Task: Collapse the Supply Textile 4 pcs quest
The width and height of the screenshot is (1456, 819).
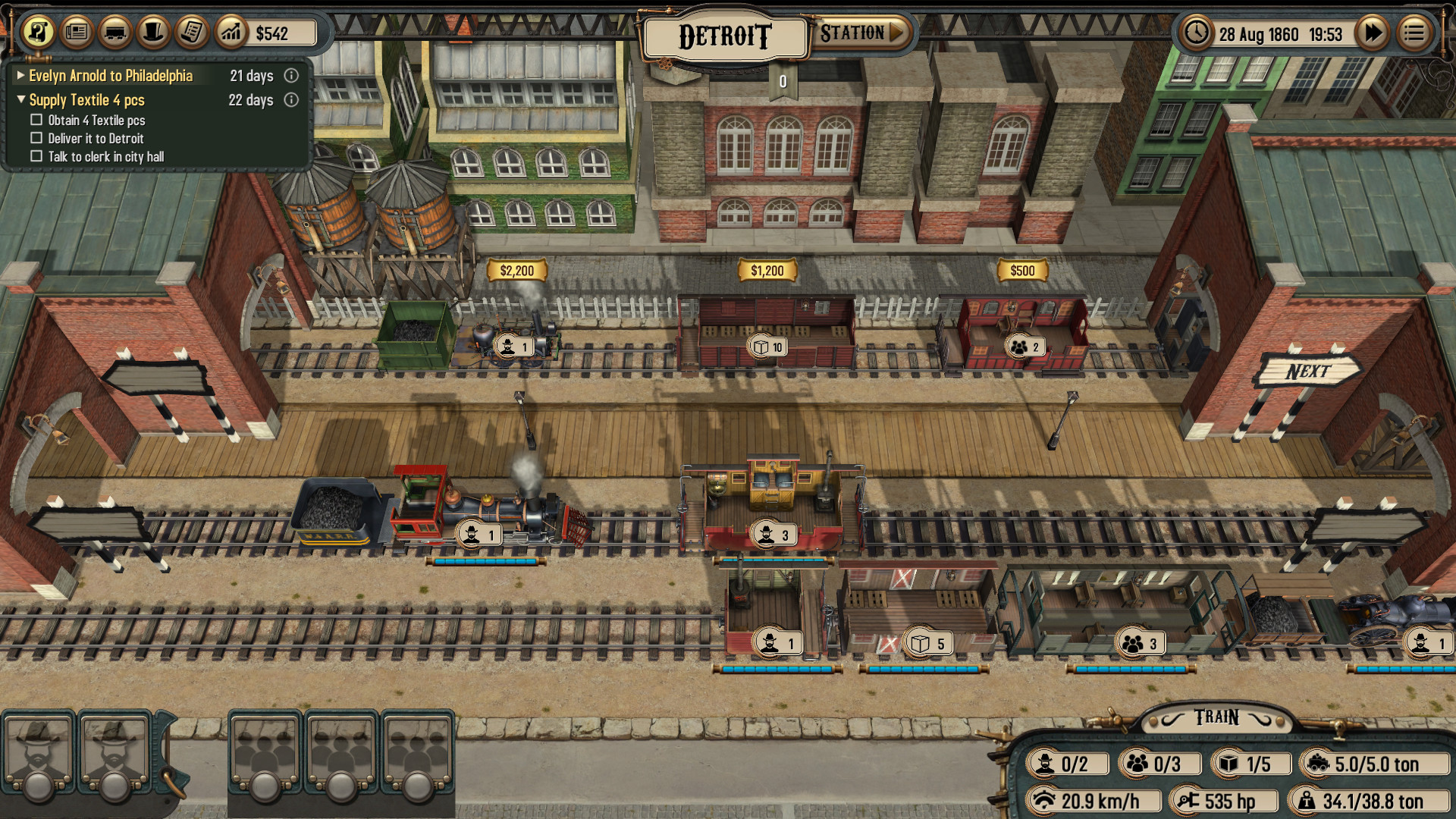Action: (20, 99)
